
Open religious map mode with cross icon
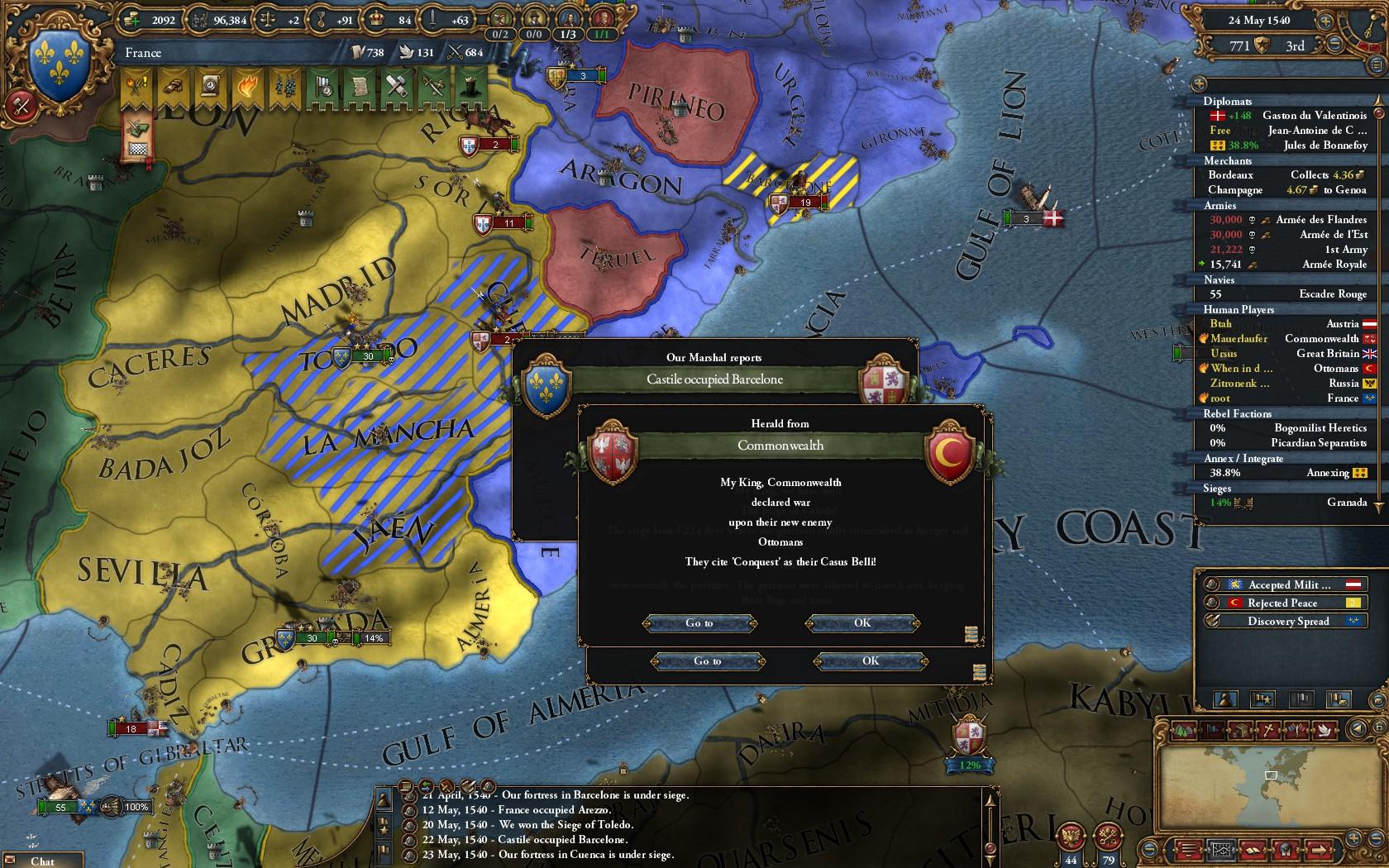click(x=1267, y=730)
